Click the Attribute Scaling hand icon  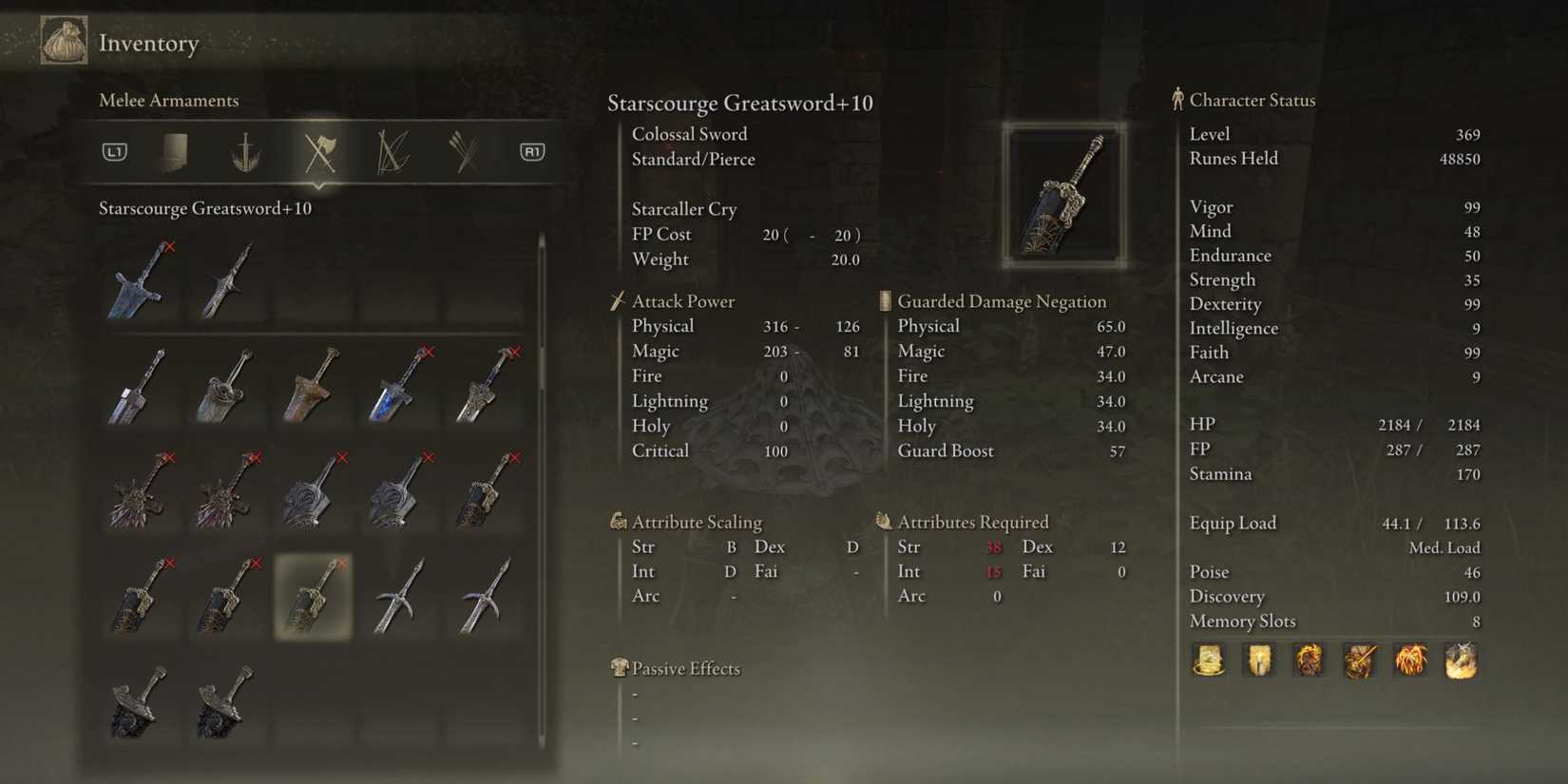(618, 522)
